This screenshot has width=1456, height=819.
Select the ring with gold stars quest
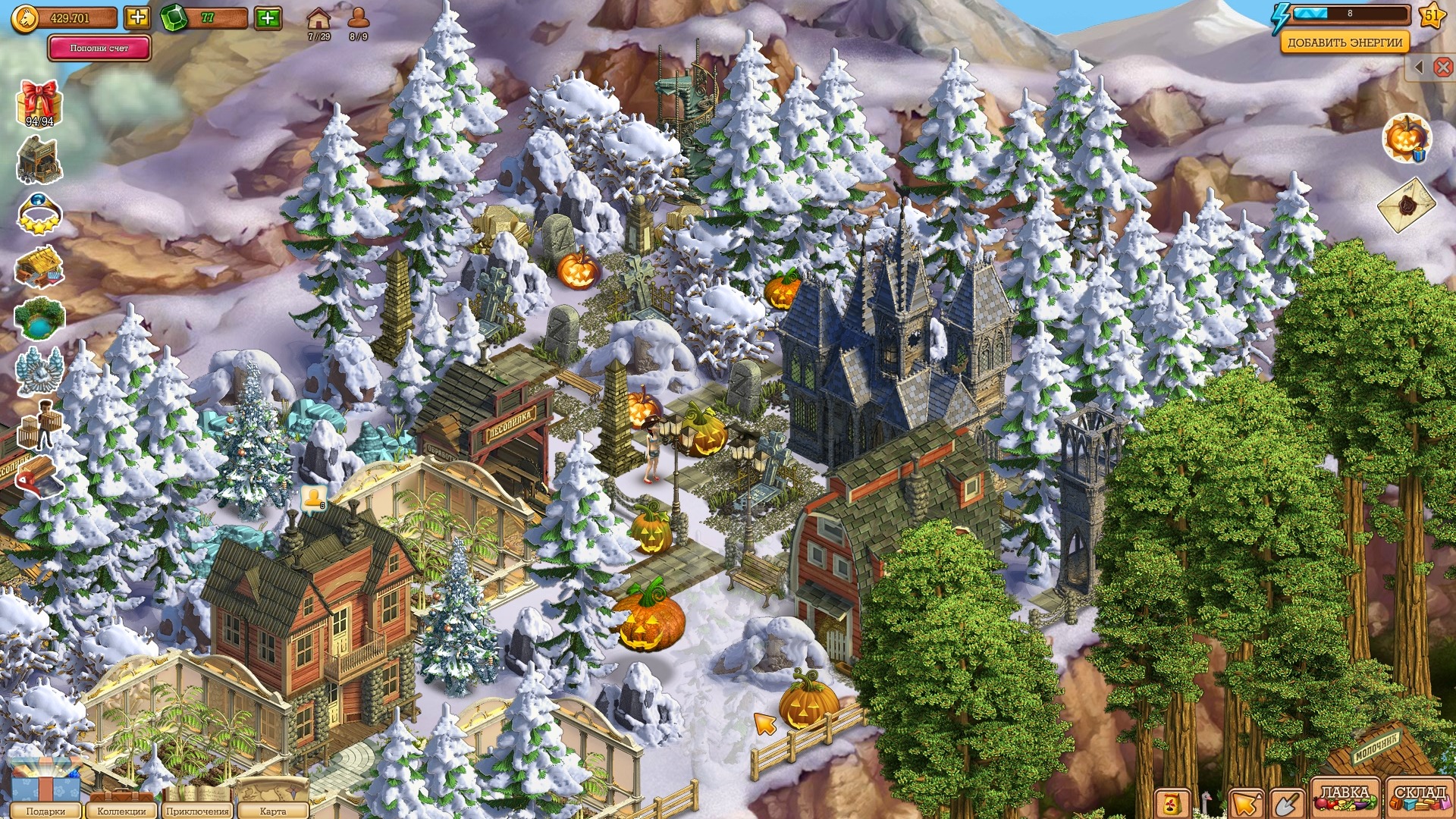[x=39, y=213]
